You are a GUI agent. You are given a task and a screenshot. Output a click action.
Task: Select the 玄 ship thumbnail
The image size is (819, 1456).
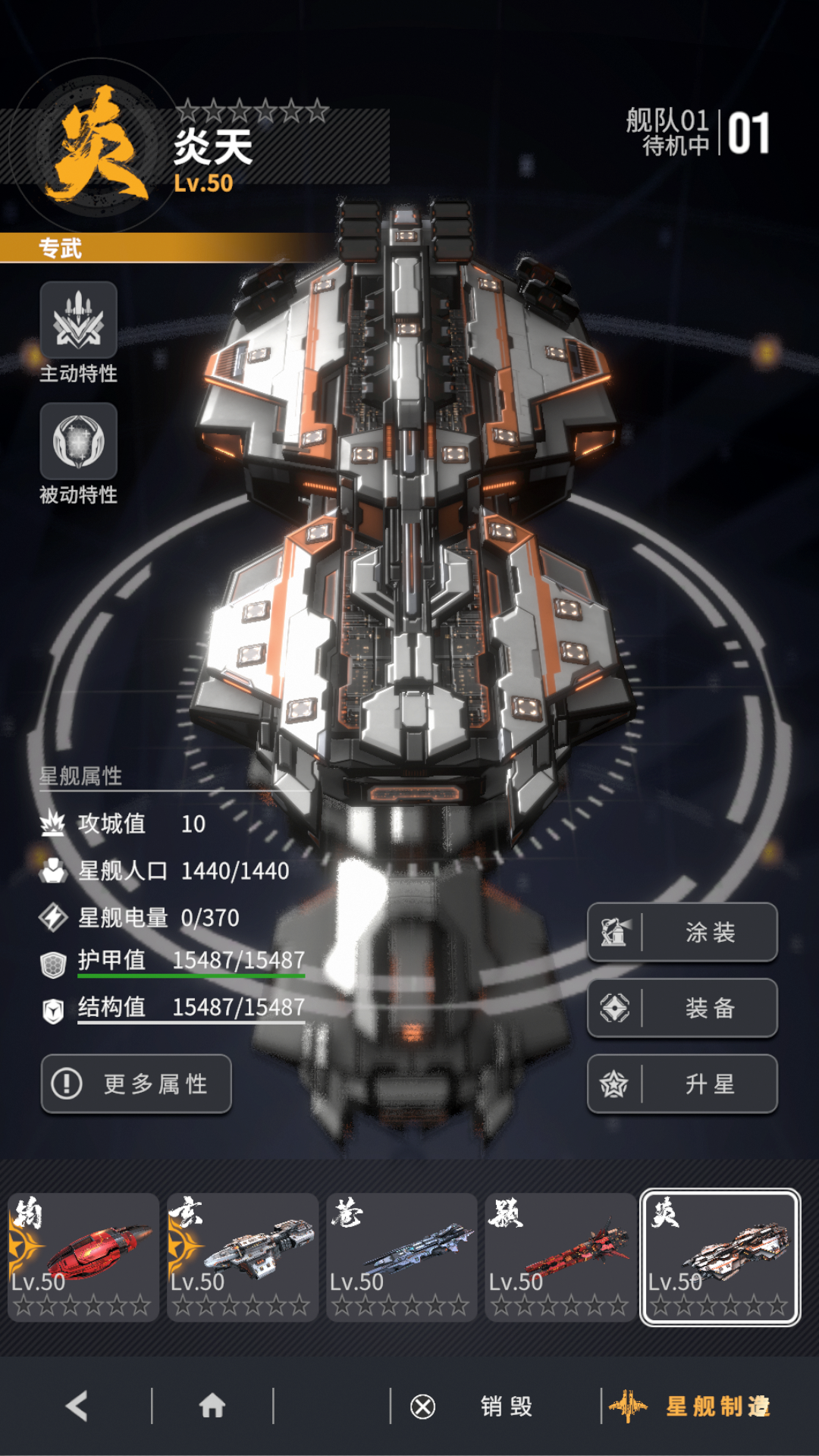pos(243,1257)
